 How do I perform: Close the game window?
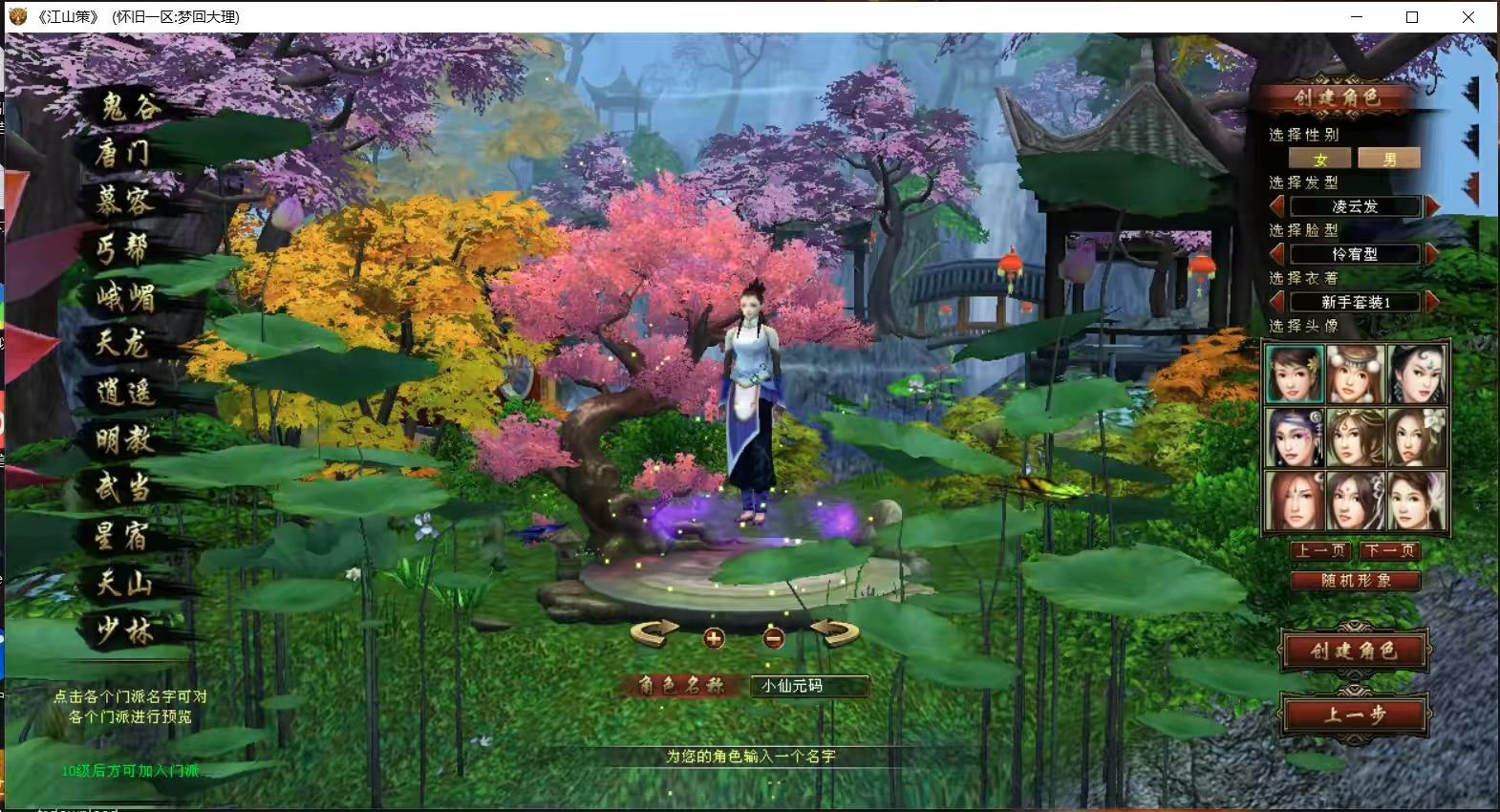(x=1468, y=17)
